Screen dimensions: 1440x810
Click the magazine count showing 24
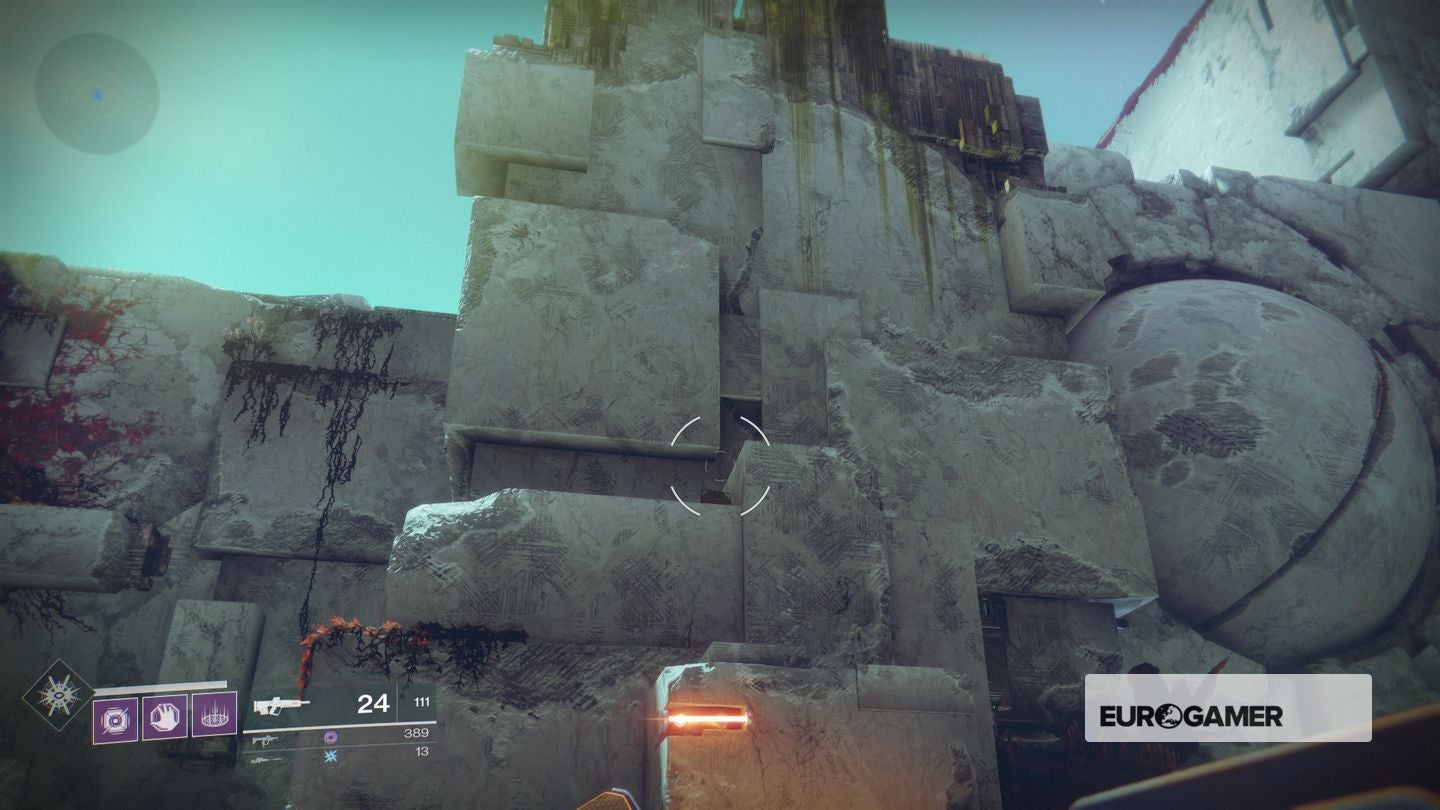coord(373,705)
